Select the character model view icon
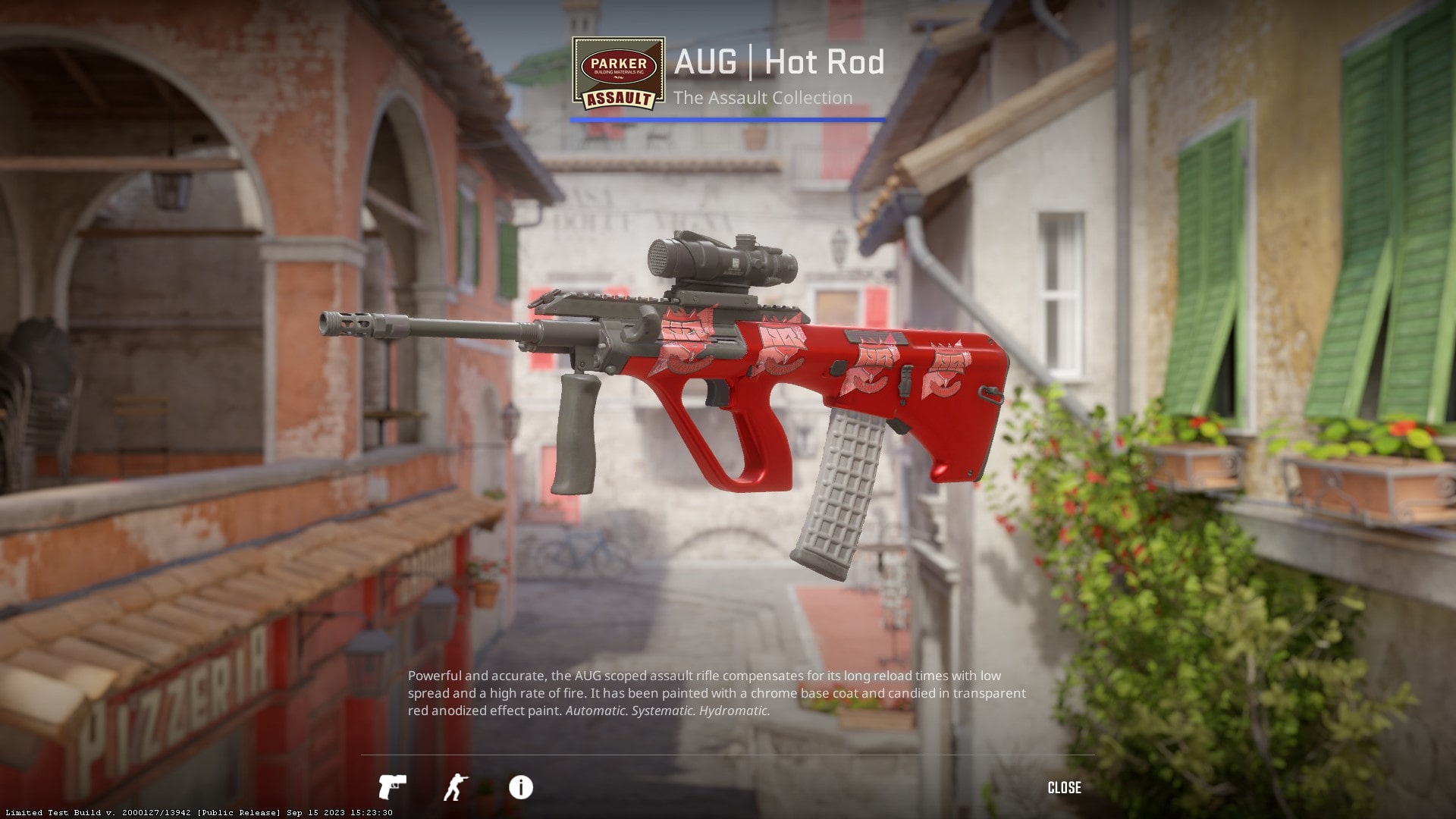Image resolution: width=1456 pixels, height=819 pixels. tap(458, 787)
